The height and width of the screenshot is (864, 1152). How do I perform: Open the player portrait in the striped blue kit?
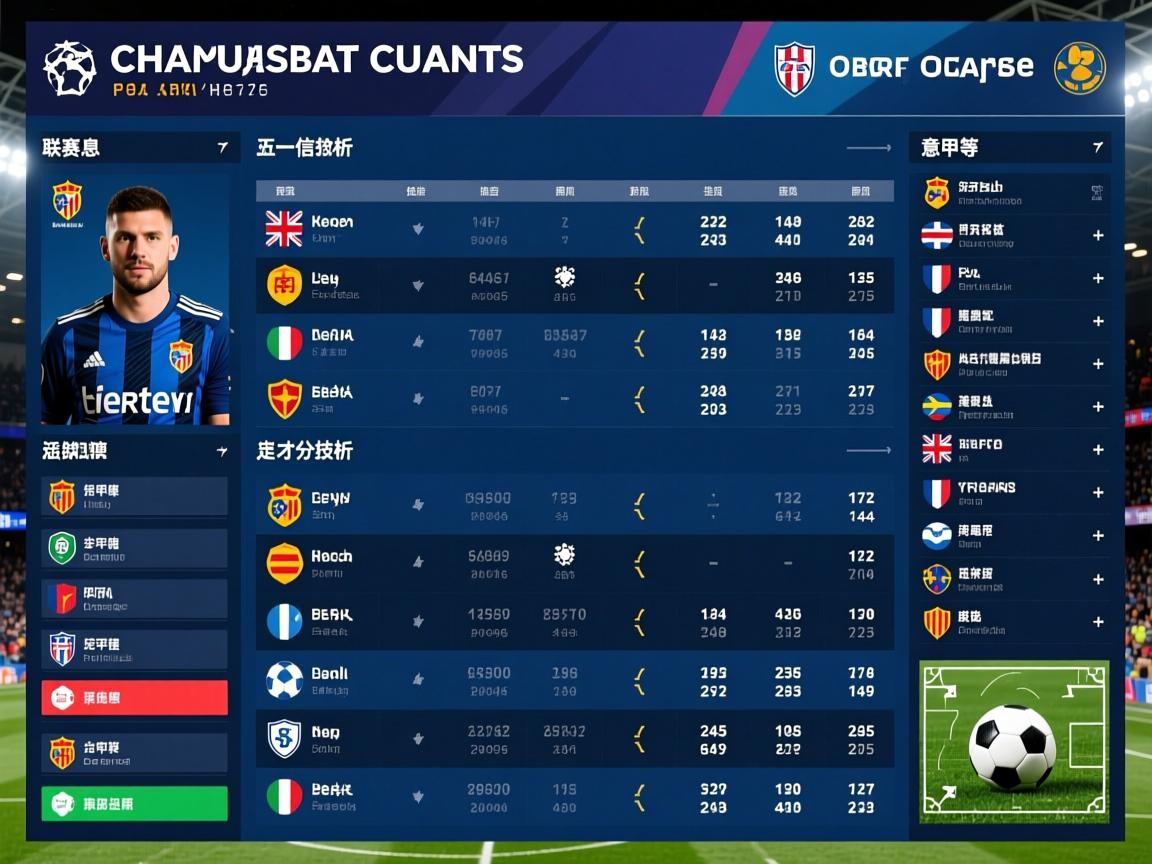pos(135,300)
